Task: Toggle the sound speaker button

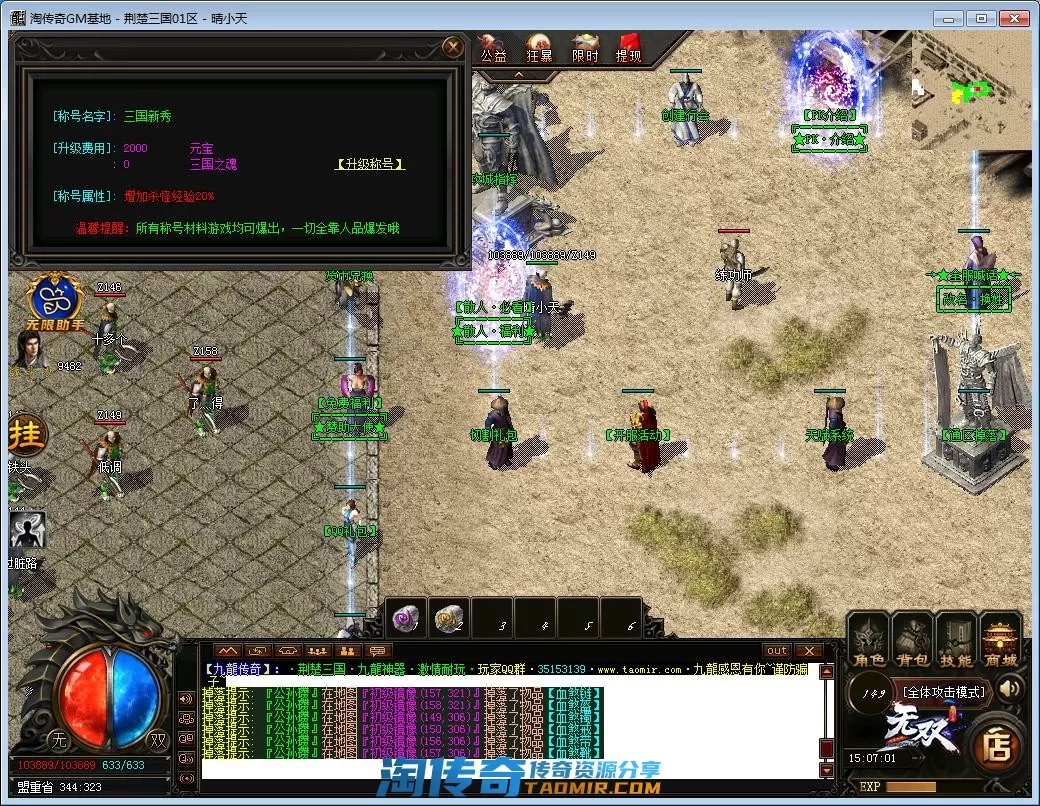Action: (1010, 689)
